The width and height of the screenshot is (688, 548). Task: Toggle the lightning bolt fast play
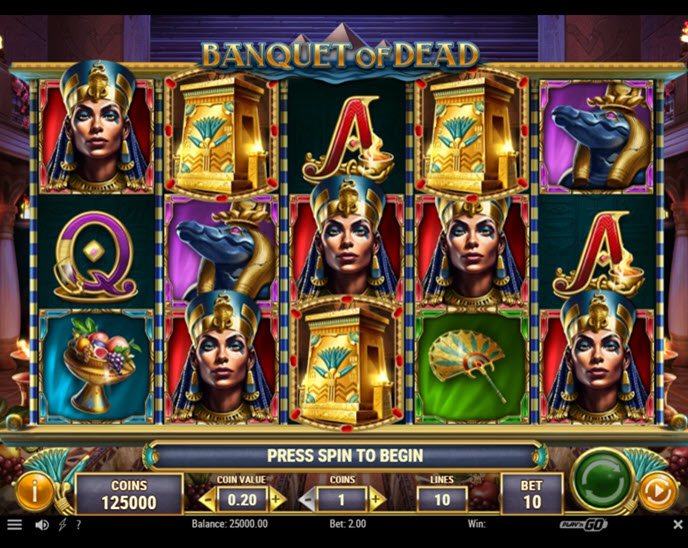click(x=62, y=524)
